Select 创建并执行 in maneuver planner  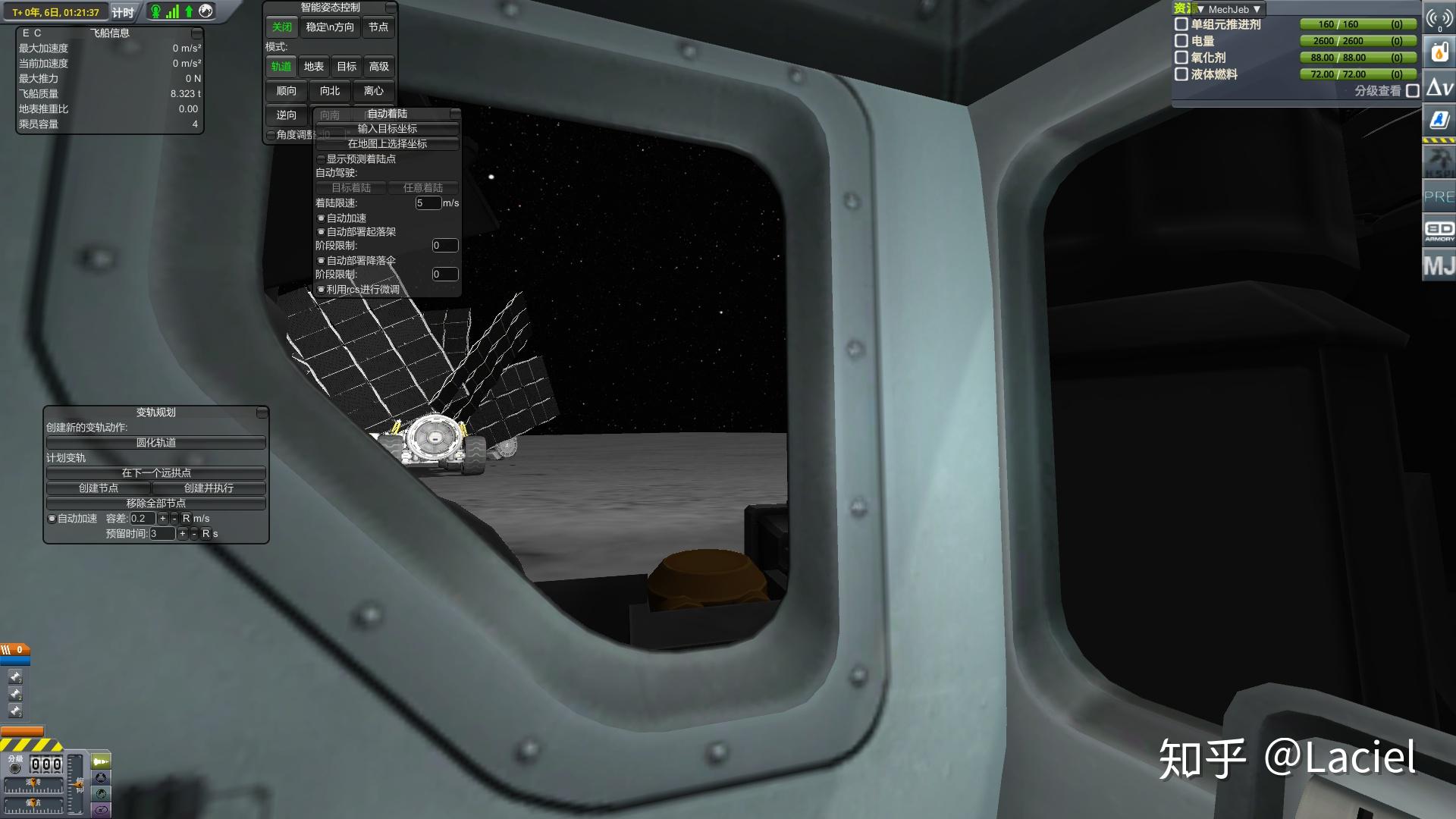click(x=209, y=488)
